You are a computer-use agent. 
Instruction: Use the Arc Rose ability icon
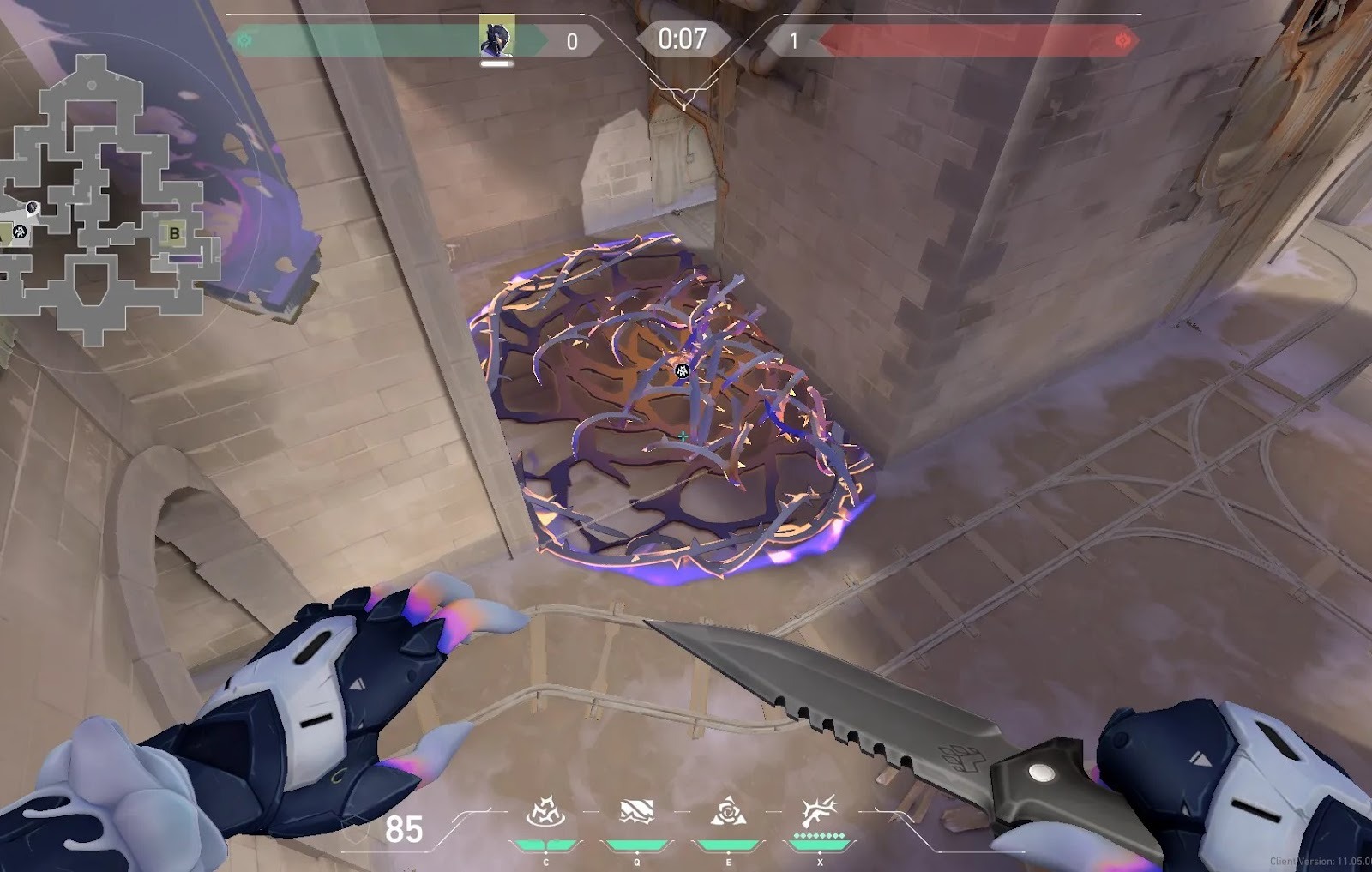point(728,812)
